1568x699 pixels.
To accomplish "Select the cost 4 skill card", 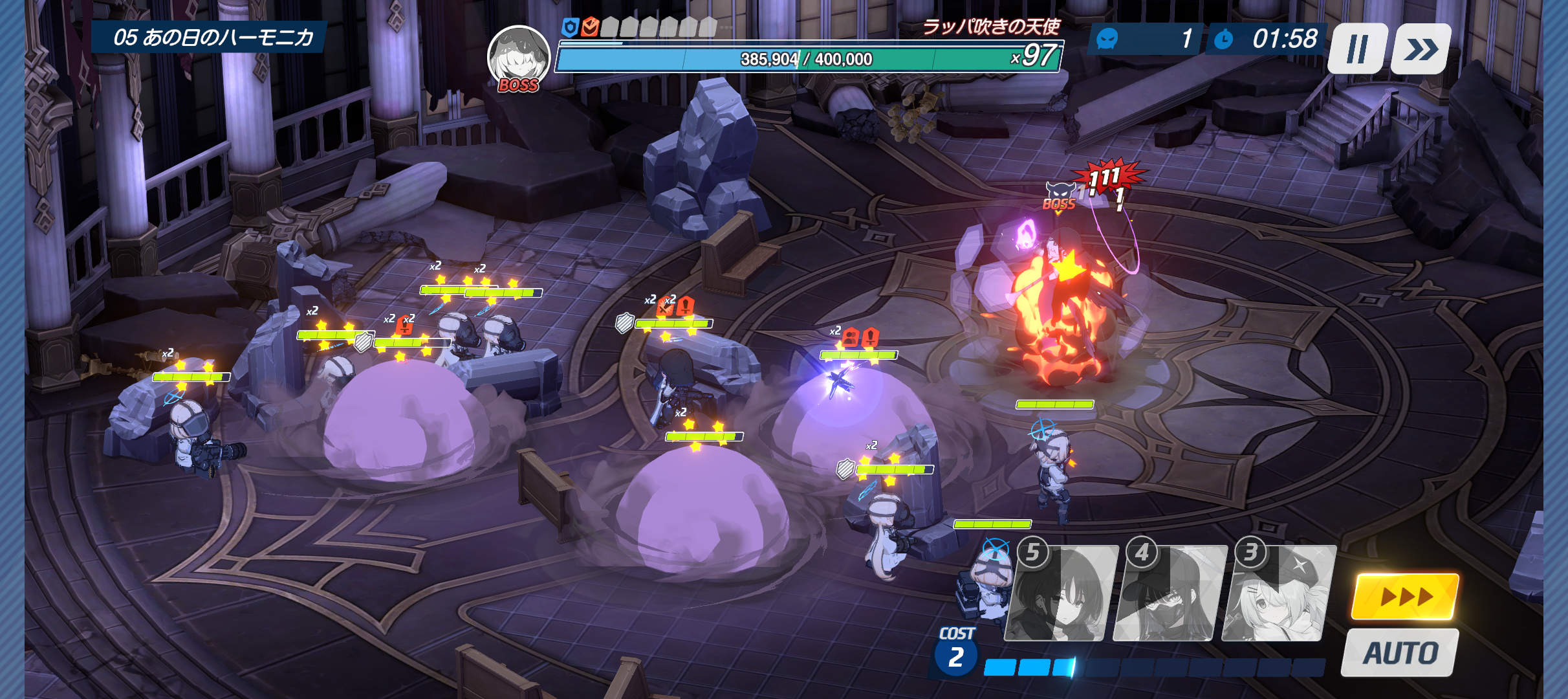I will pos(1170,594).
